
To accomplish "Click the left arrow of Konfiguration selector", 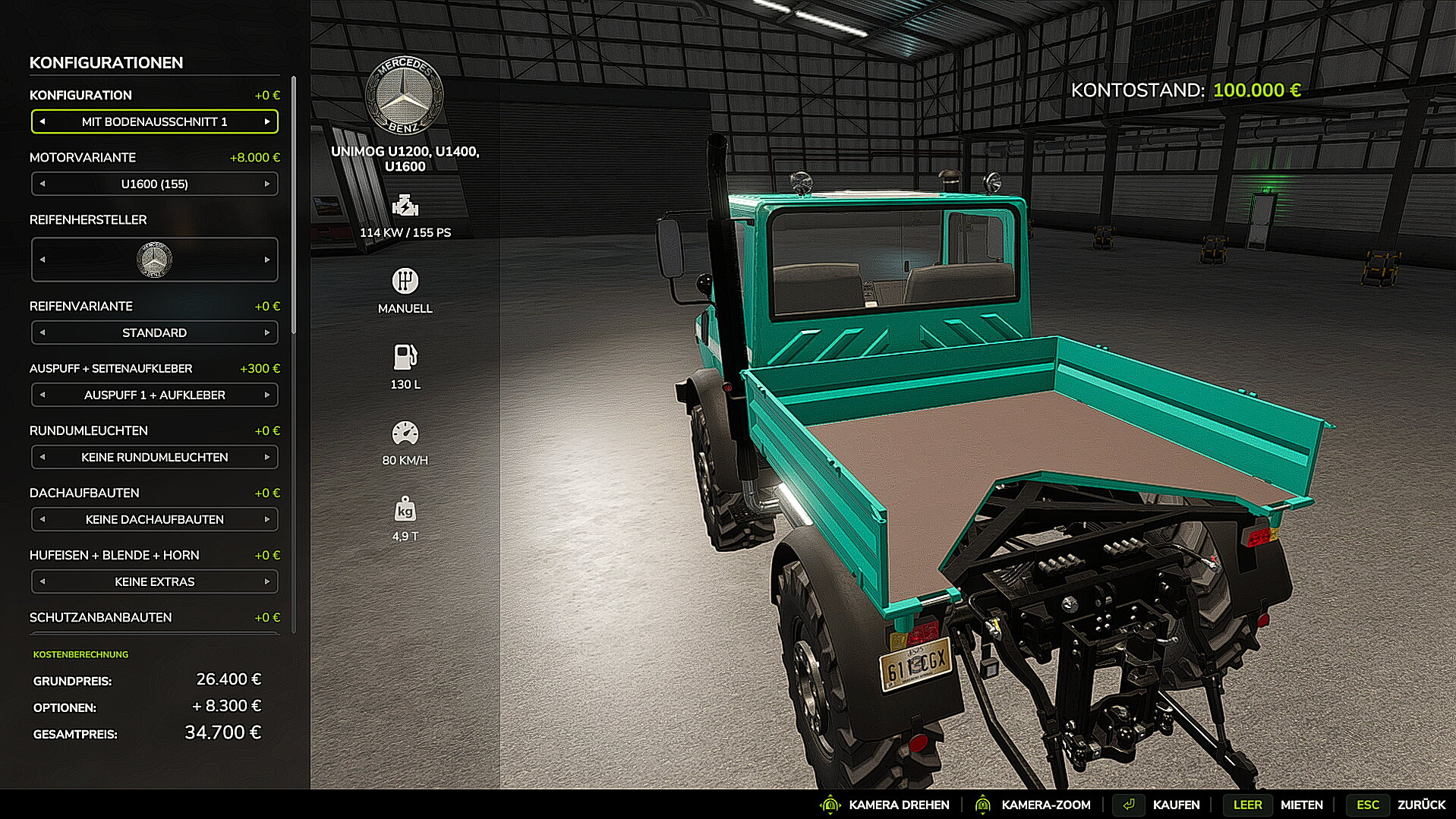I will [x=43, y=121].
